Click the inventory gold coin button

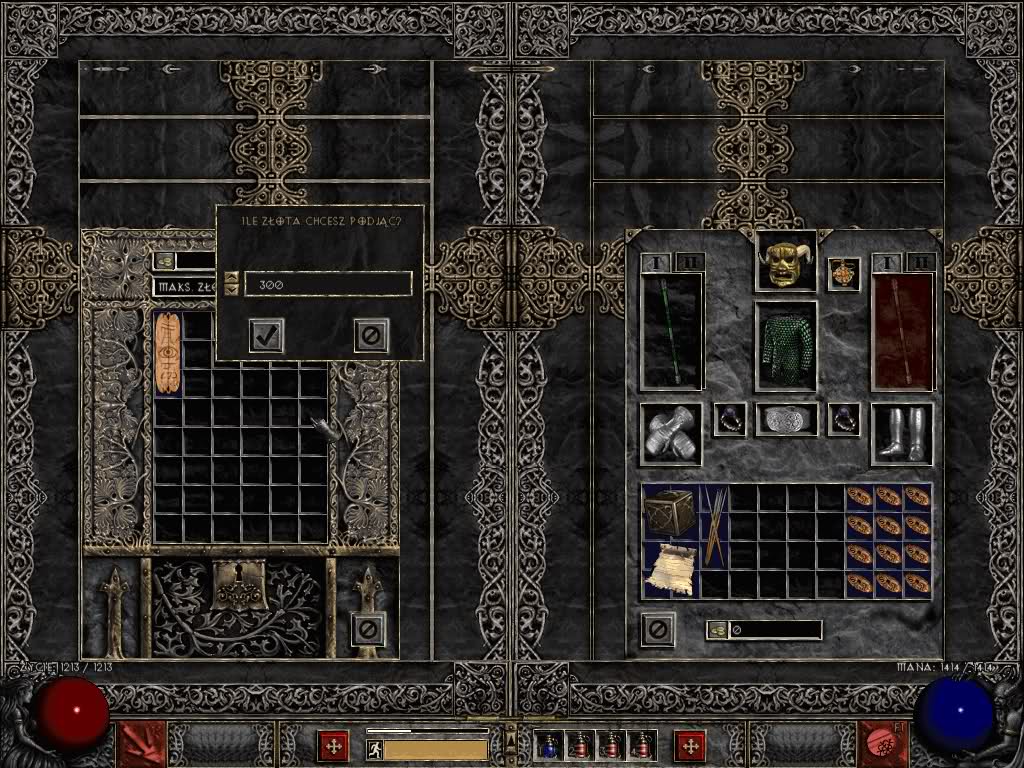(717, 630)
